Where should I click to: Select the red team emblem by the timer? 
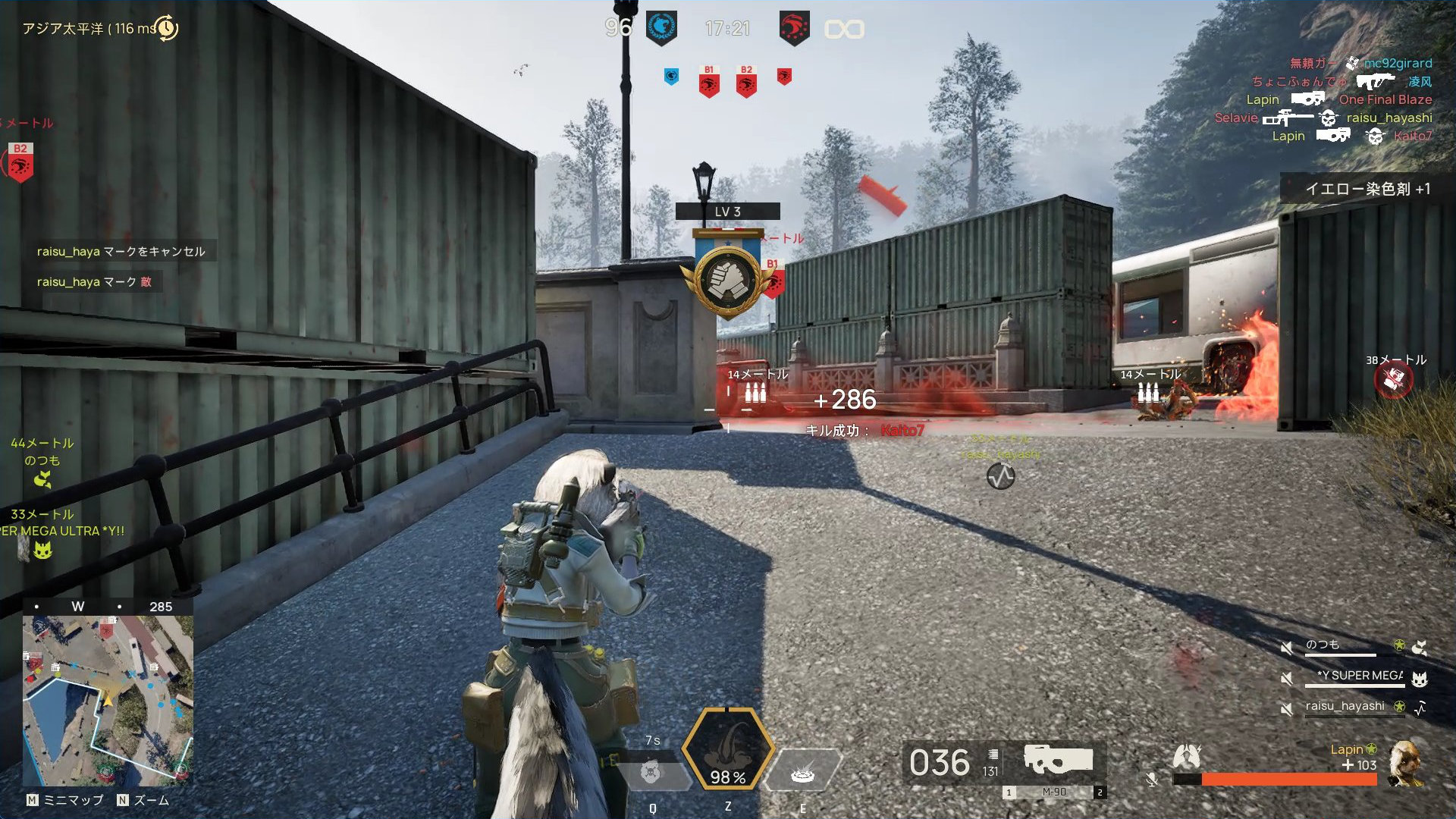[794, 29]
